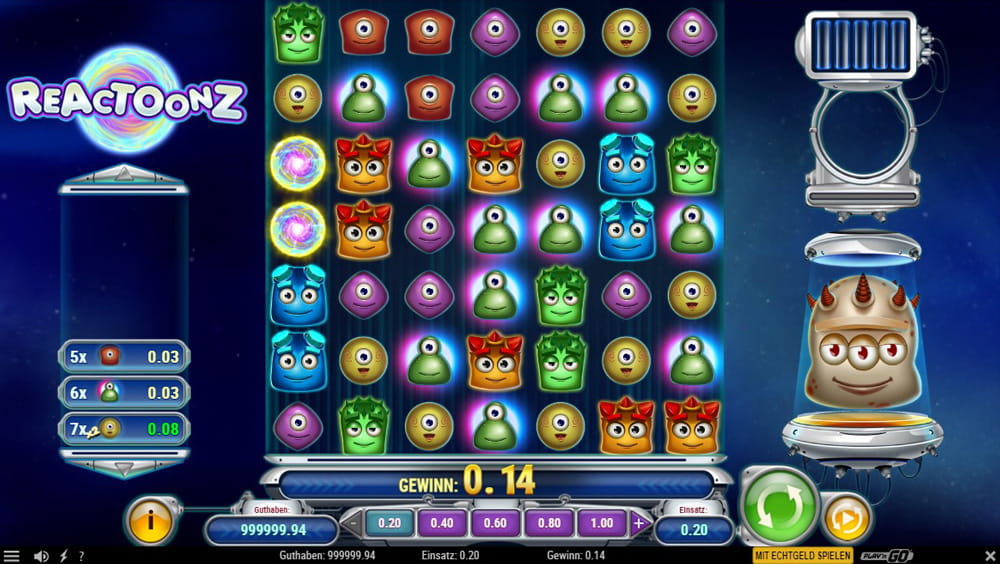1000x564 pixels.
Task: Pick the 0.80 bet amount
Action: (x=548, y=522)
